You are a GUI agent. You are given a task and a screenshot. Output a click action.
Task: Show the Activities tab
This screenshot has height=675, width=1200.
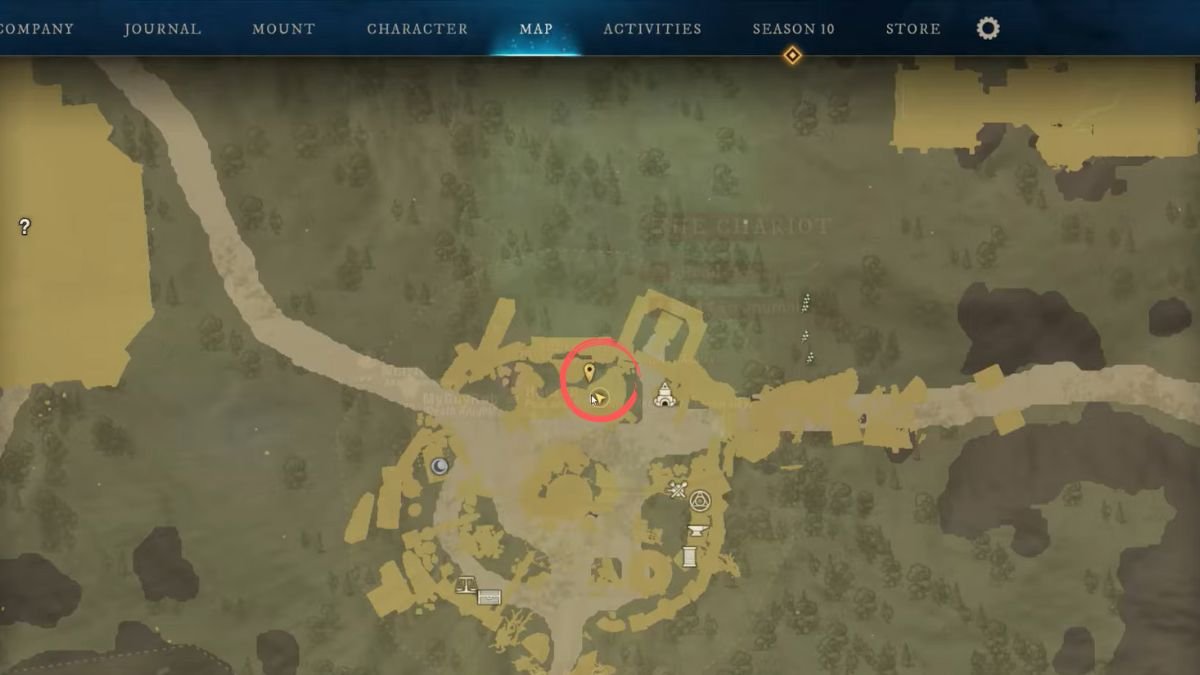pos(652,29)
